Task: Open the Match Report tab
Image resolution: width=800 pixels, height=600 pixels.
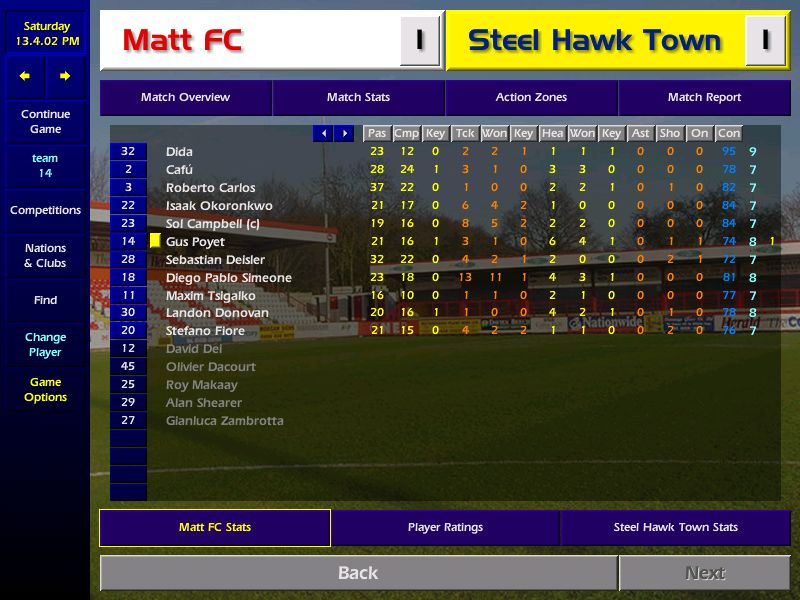Action: coord(704,98)
